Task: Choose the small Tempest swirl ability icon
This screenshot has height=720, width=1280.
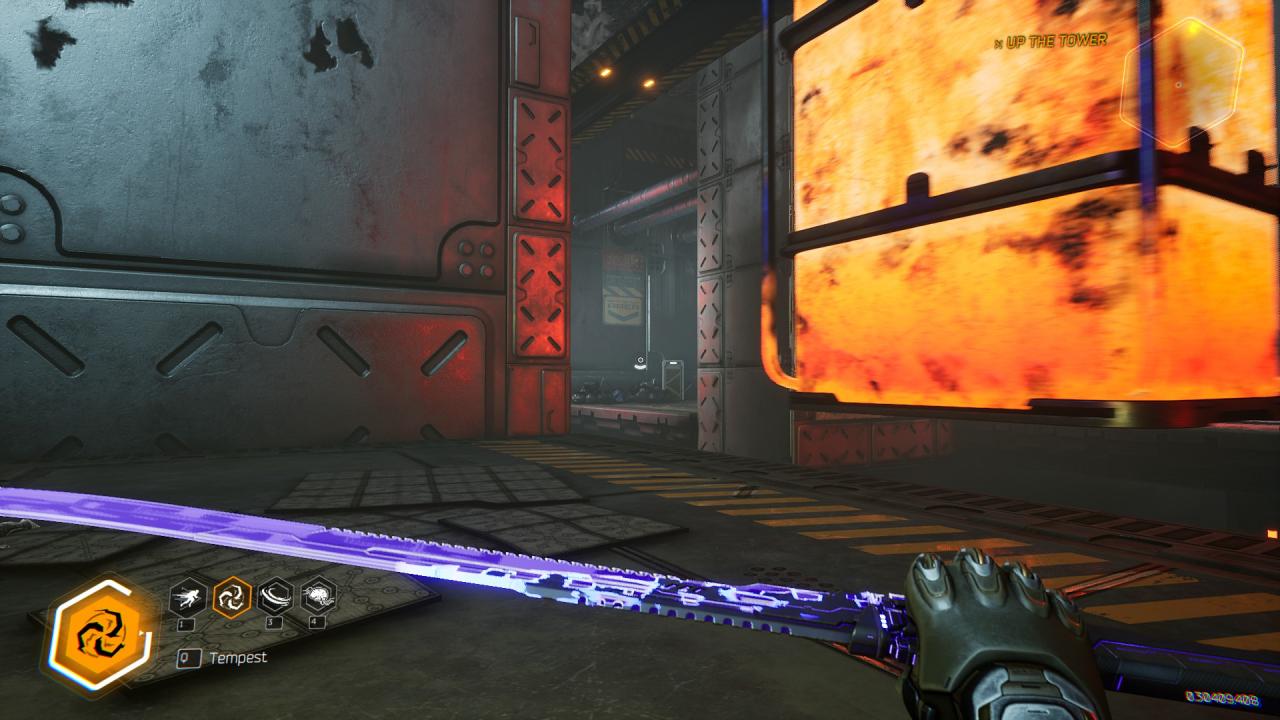Action: tap(232, 597)
